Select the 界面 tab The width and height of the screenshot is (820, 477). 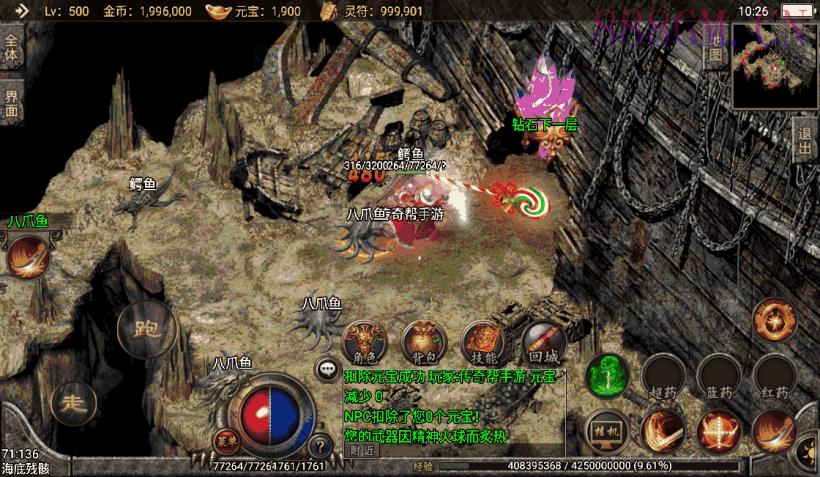[x=11, y=102]
